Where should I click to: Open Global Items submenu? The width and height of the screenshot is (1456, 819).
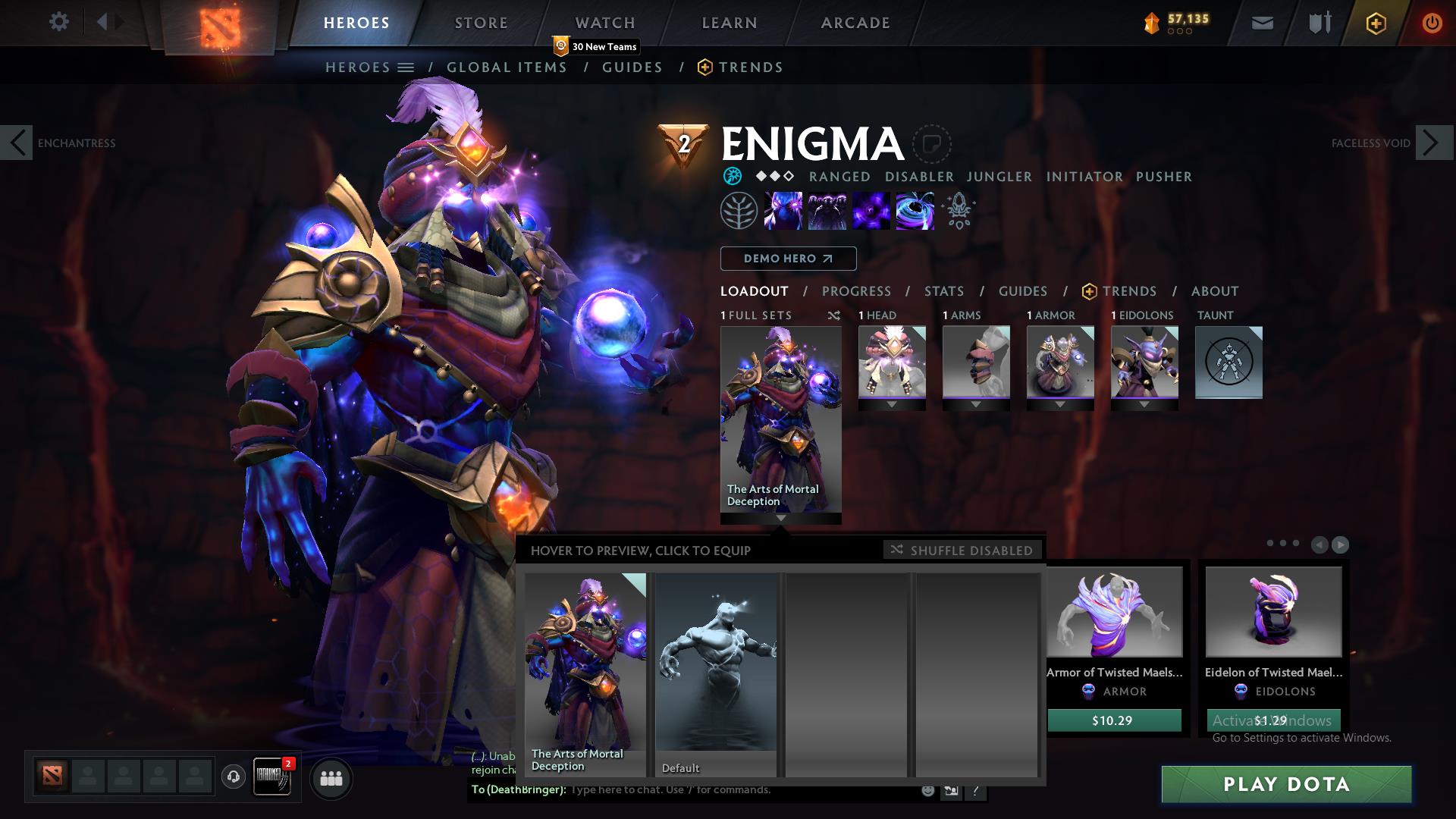pos(507,67)
